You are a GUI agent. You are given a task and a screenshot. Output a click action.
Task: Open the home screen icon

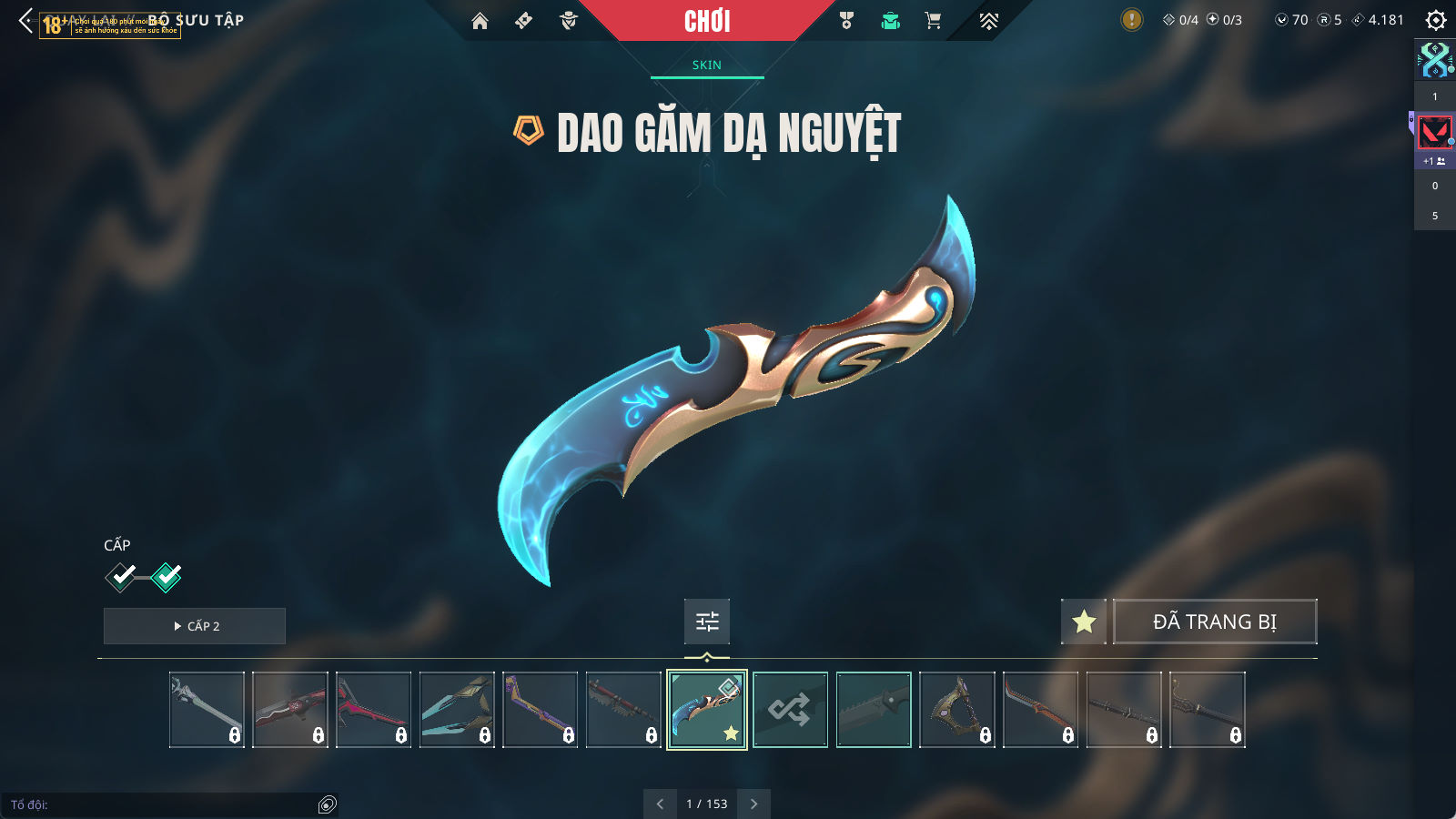tap(480, 21)
